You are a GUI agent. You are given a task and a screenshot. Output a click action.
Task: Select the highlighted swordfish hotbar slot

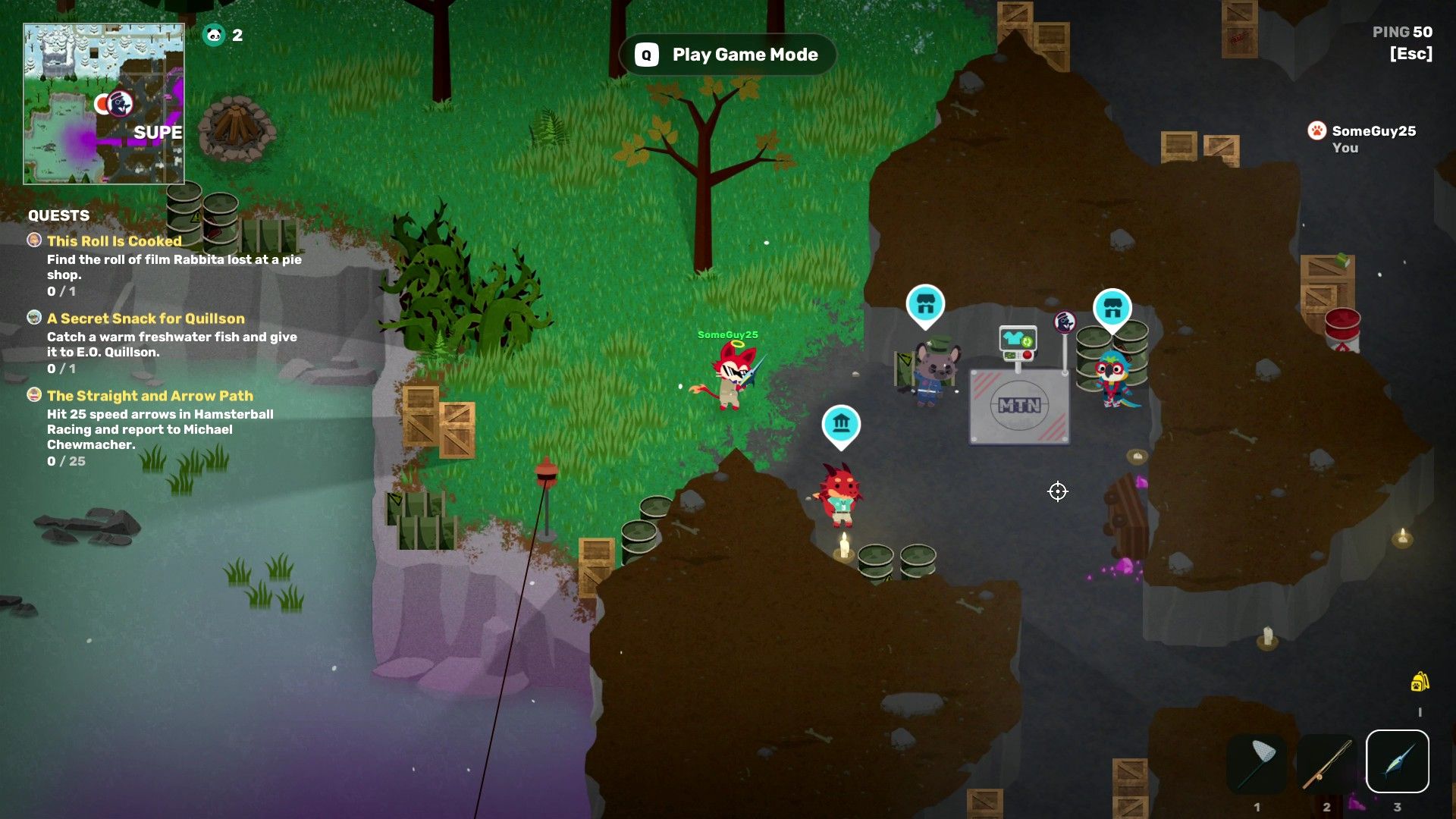pos(1397,761)
